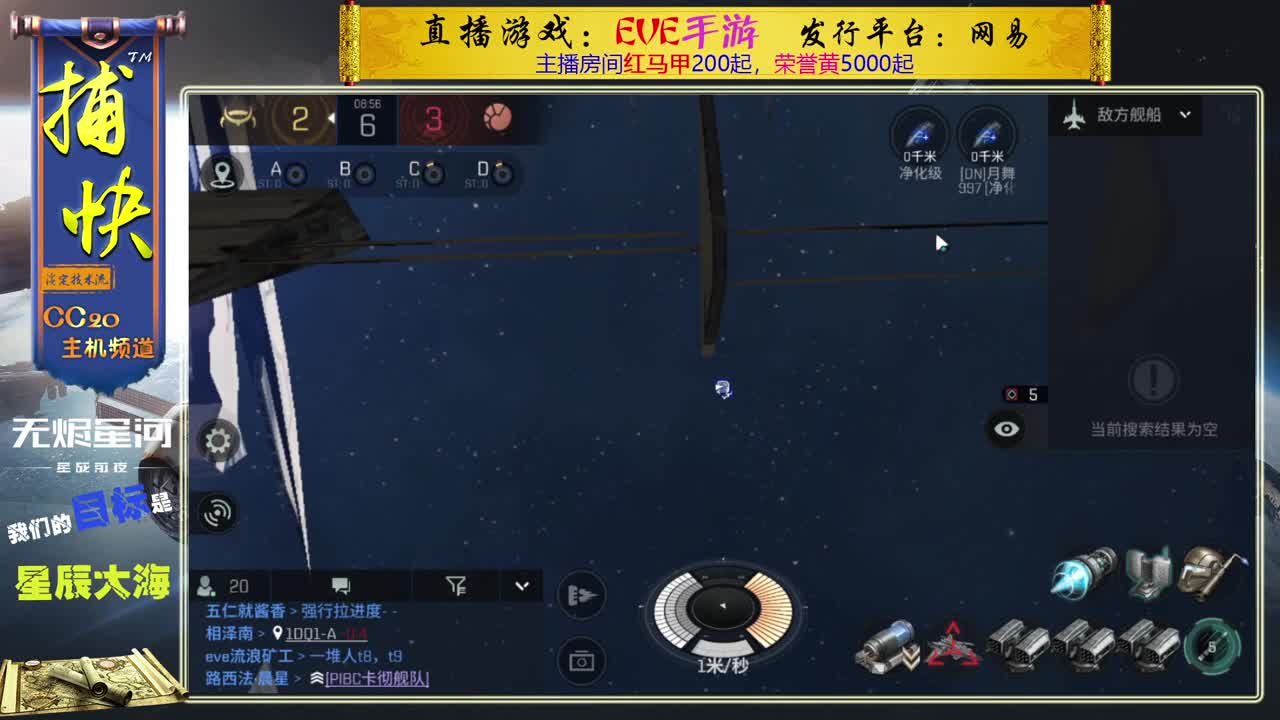Expand the 敌方舰船 dropdown chevron

click(1185, 114)
